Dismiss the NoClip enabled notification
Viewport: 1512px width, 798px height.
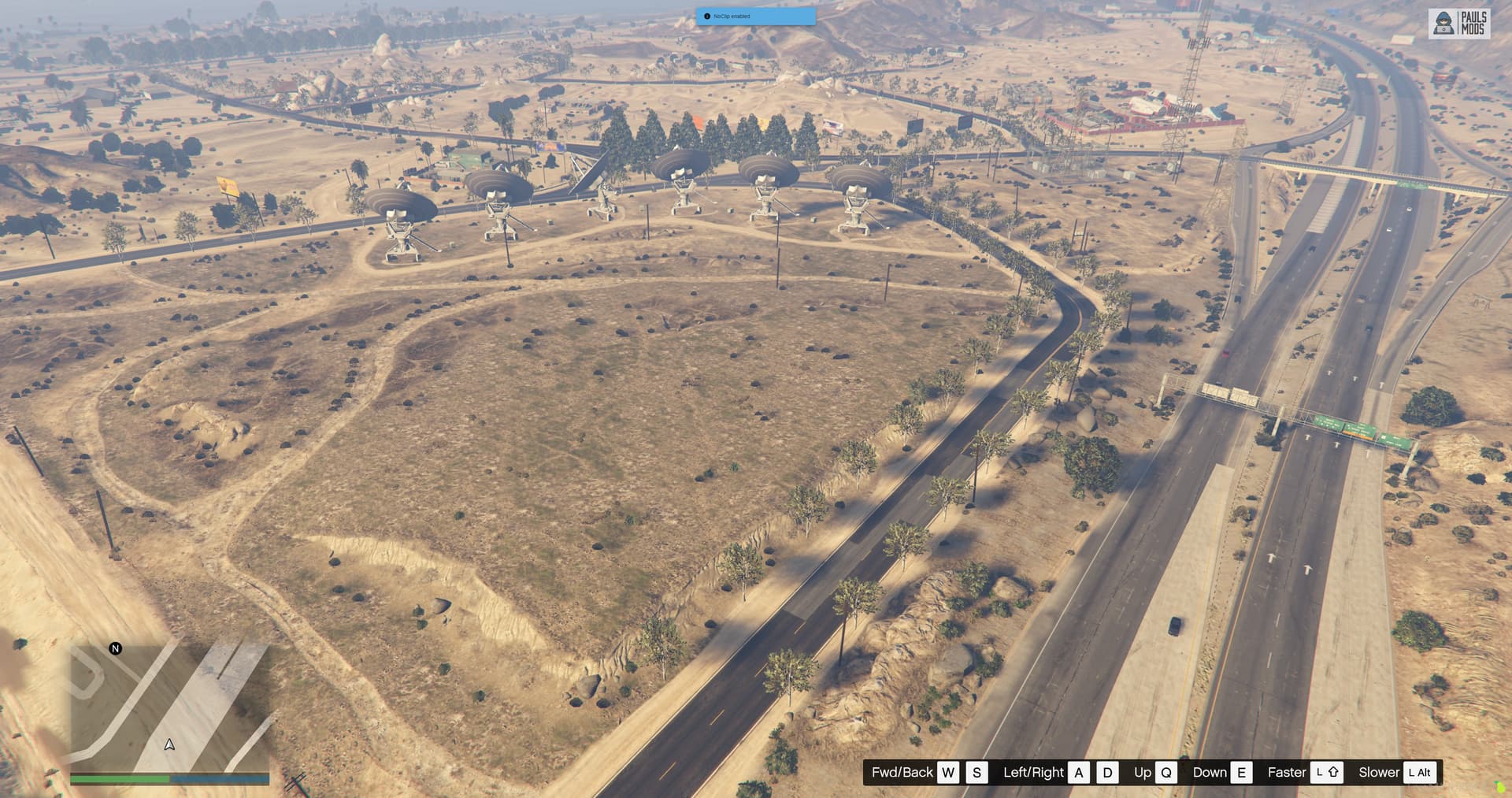[x=756, y=17]
